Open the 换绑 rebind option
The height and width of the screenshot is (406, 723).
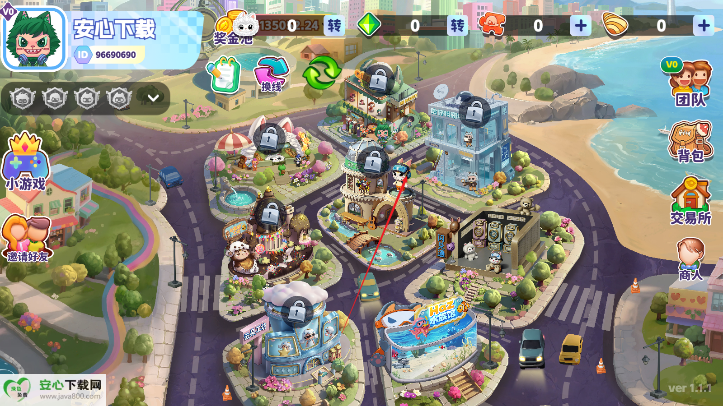pos(271,73)
